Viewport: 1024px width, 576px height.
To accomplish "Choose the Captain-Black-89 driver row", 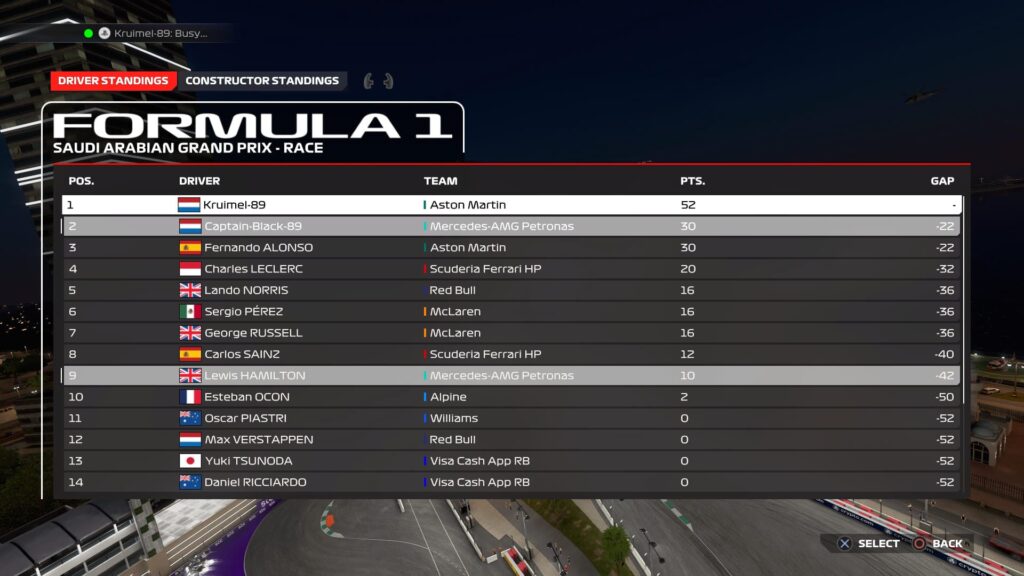I will [x=511, y=226].
